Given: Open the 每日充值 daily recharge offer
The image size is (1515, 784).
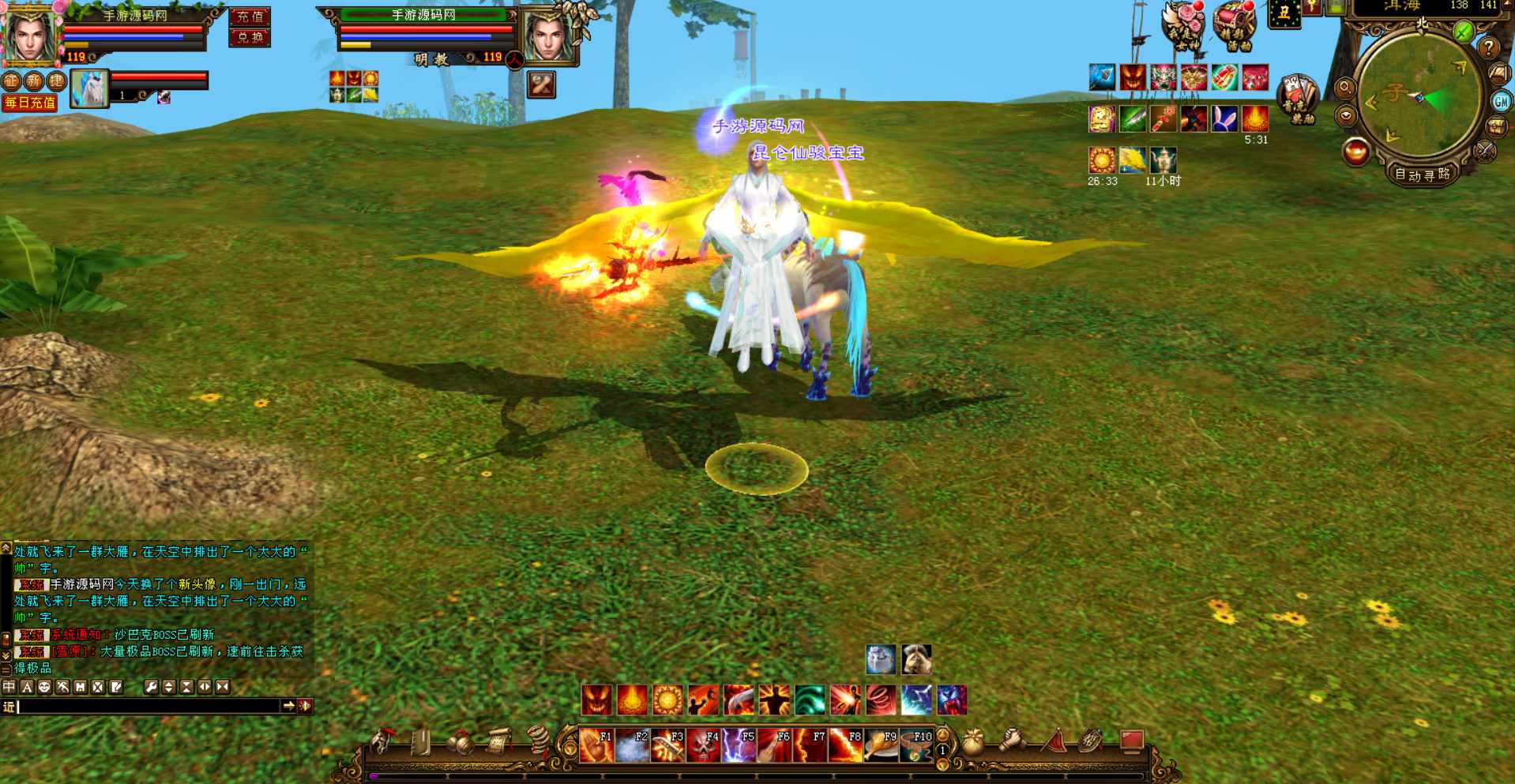Looking at the screenshot, I should [x=30, y=103].
